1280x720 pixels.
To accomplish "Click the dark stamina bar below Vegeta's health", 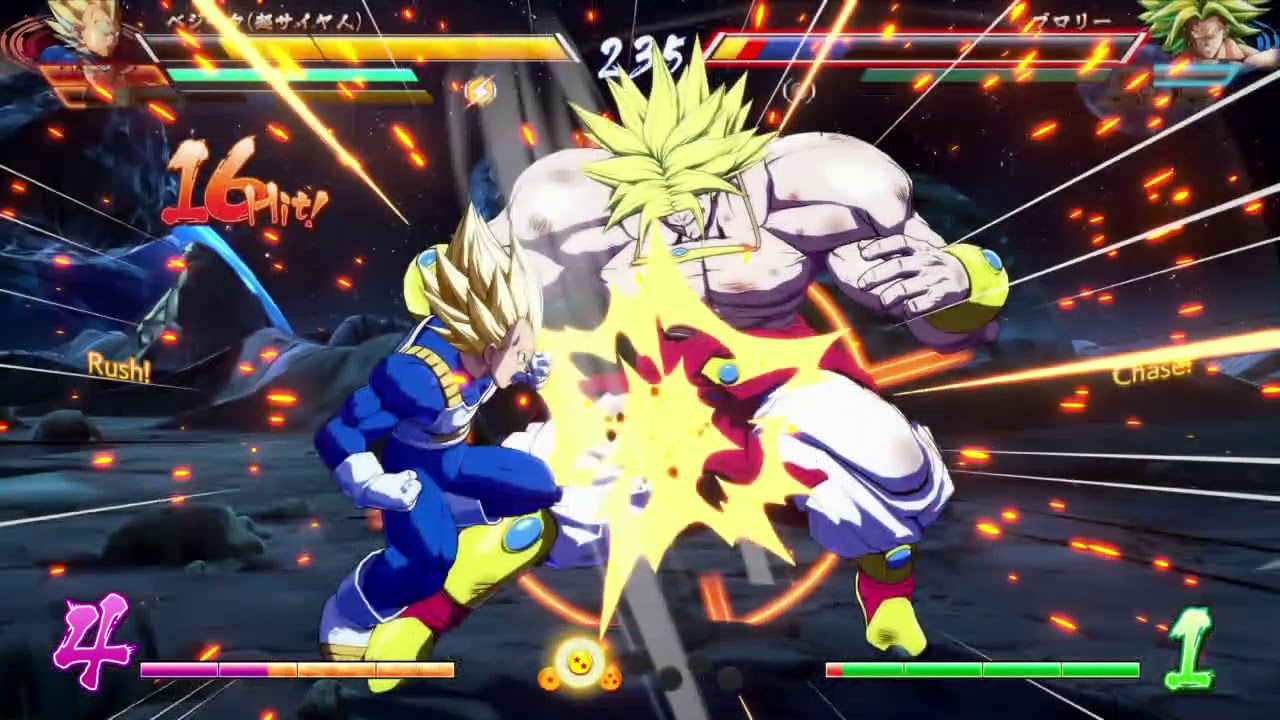I will [x=290, y=97].
